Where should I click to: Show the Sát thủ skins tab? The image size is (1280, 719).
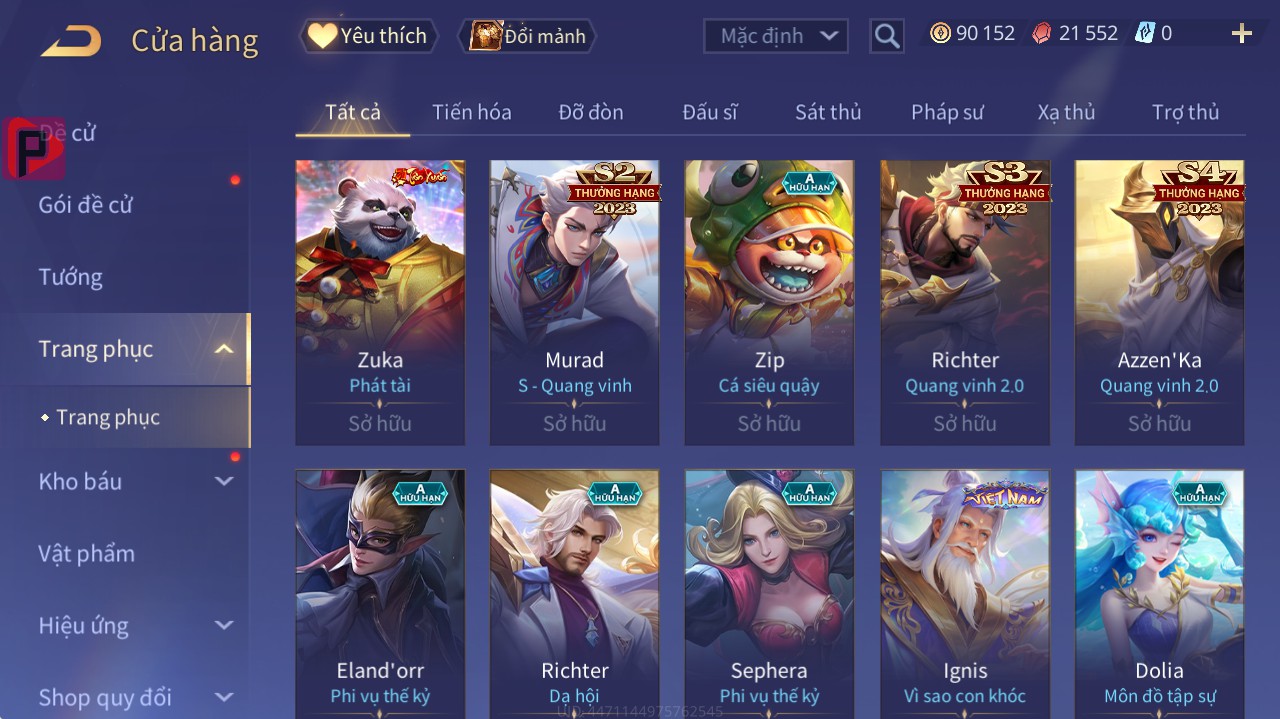click(x=828, y=112)
